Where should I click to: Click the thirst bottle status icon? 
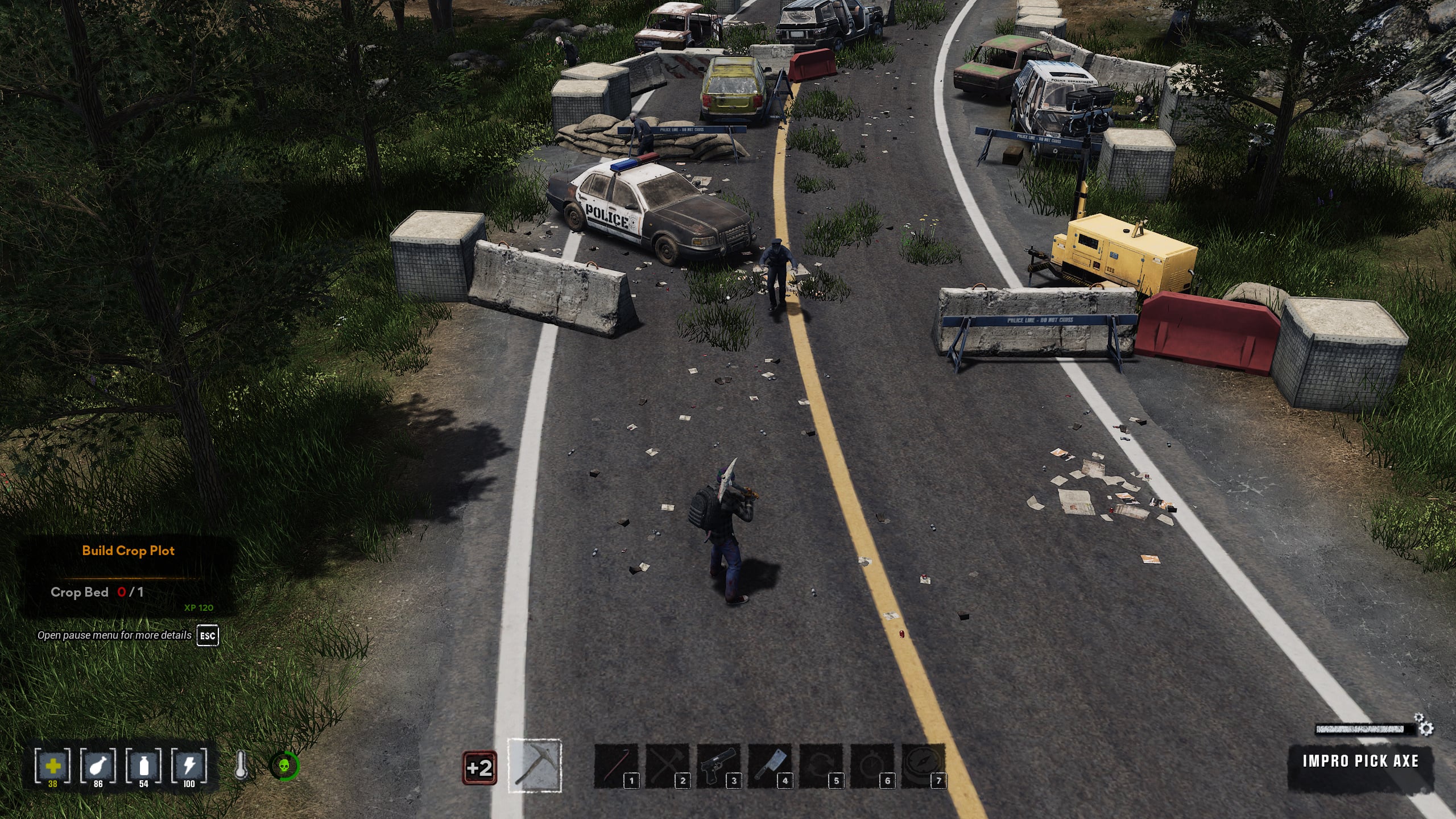[x=143, y=766]
